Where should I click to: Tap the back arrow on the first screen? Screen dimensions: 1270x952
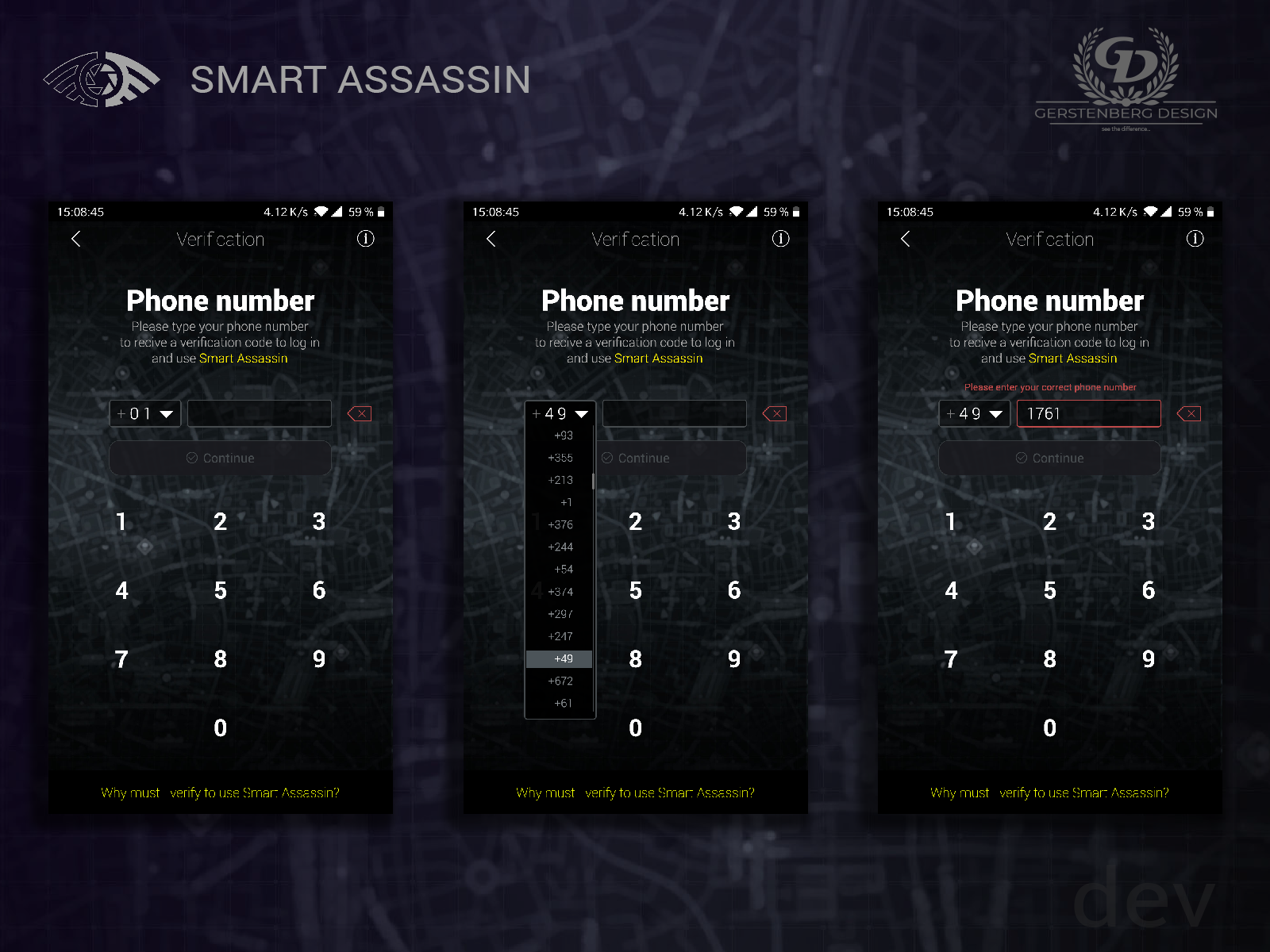pyautogui.click(x=75, y=239)
